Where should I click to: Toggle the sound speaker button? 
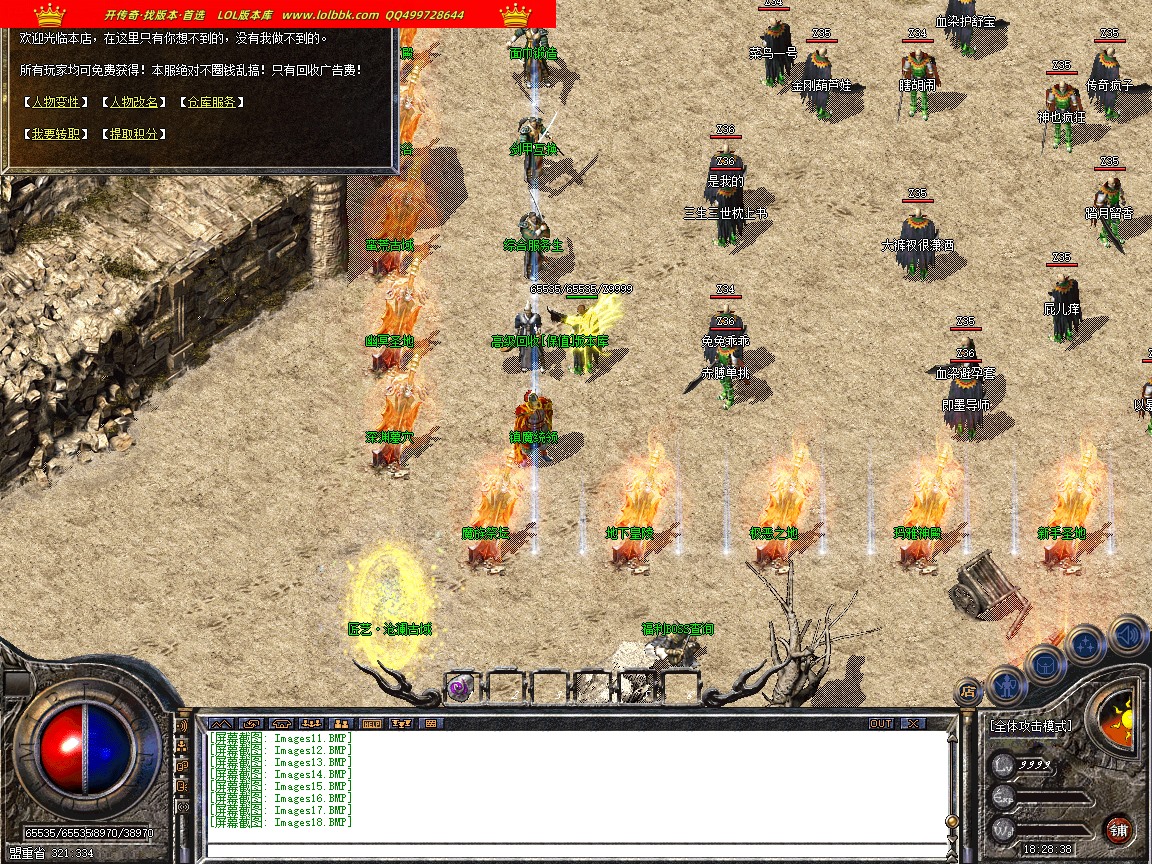1128,634
